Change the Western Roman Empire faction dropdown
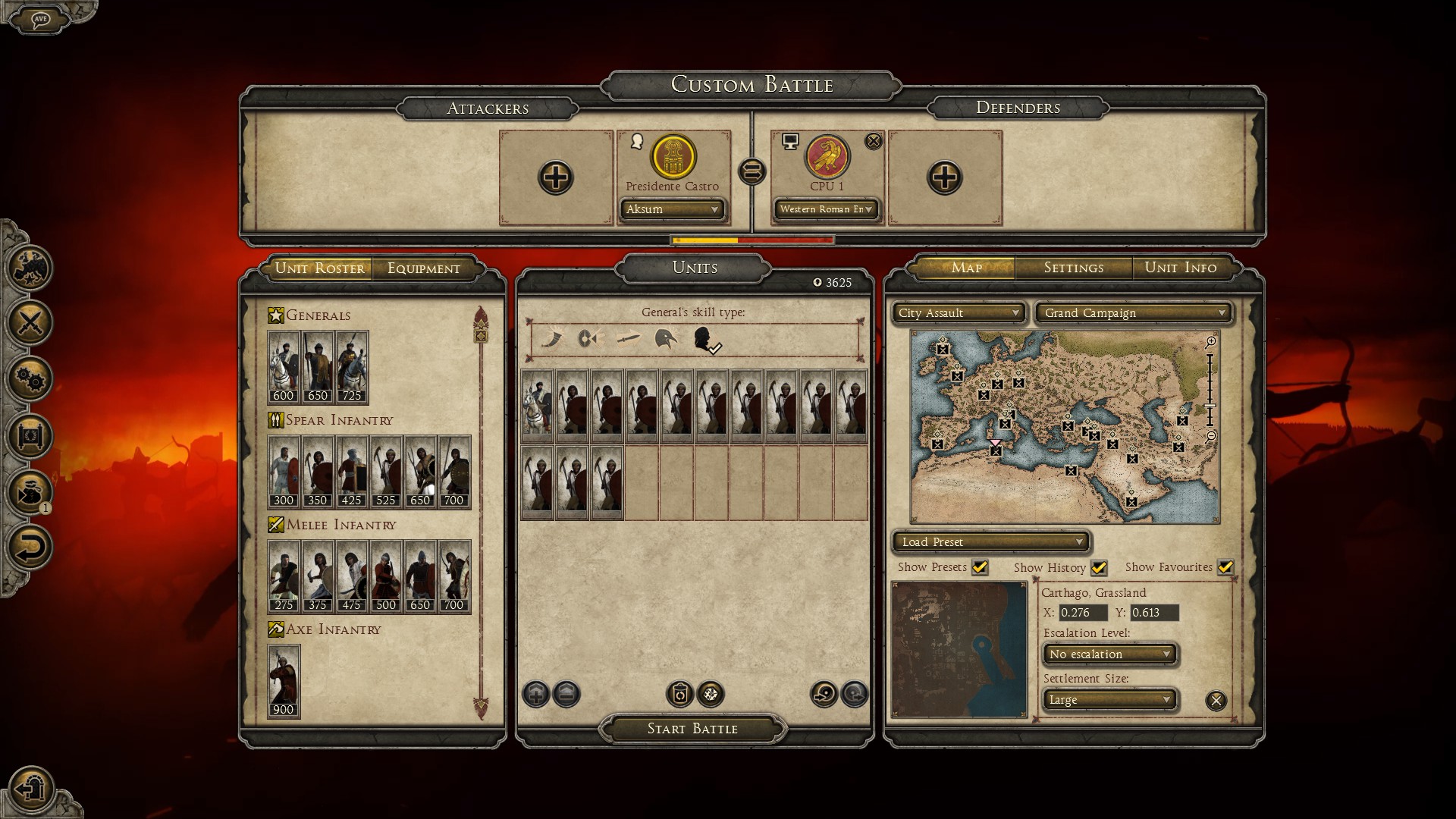The height and width of the screenshot is (819, 1456). (826, 209)
